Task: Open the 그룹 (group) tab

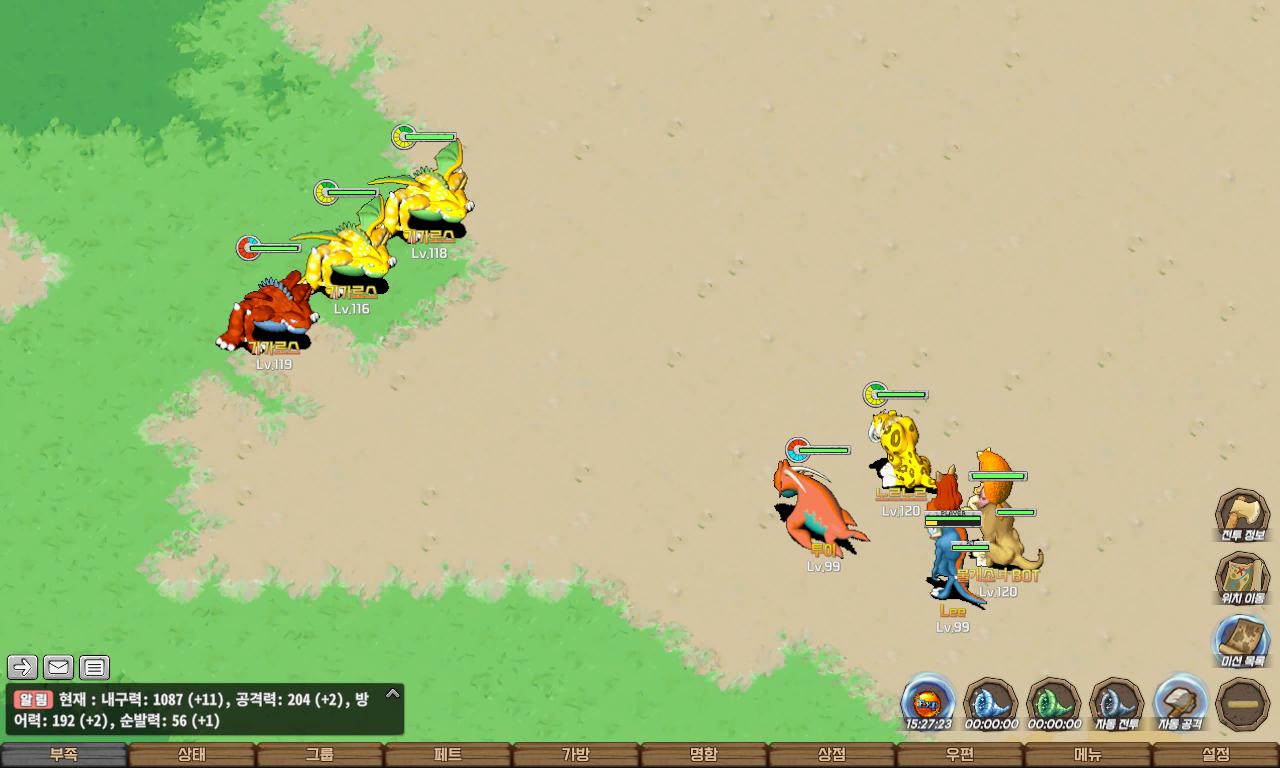Action: point(320,755)
